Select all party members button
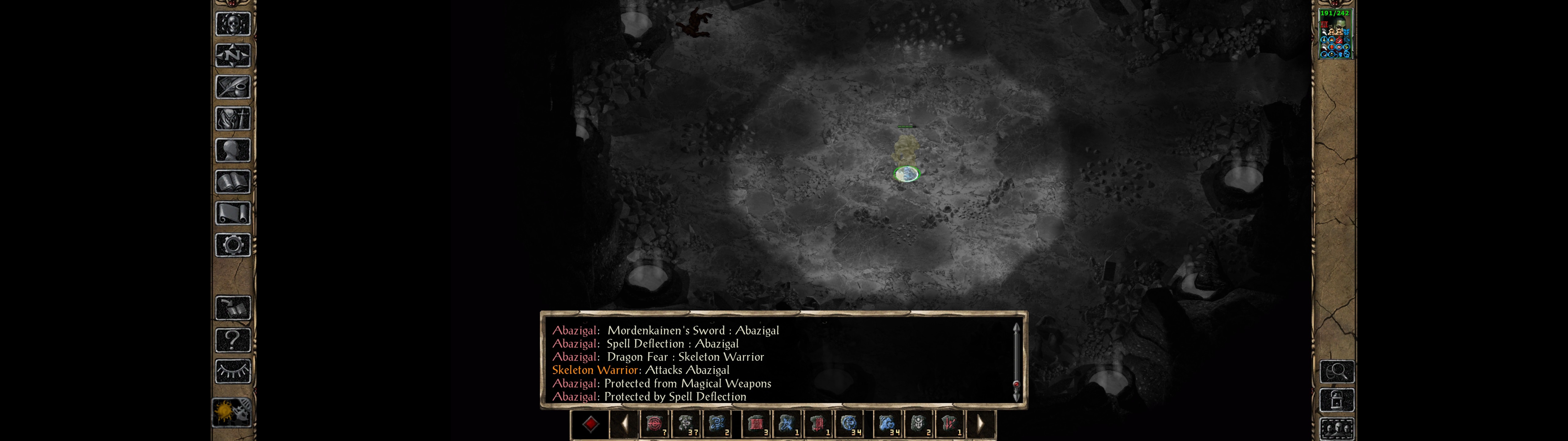The image size is (1568, 441). [1337, 429]
